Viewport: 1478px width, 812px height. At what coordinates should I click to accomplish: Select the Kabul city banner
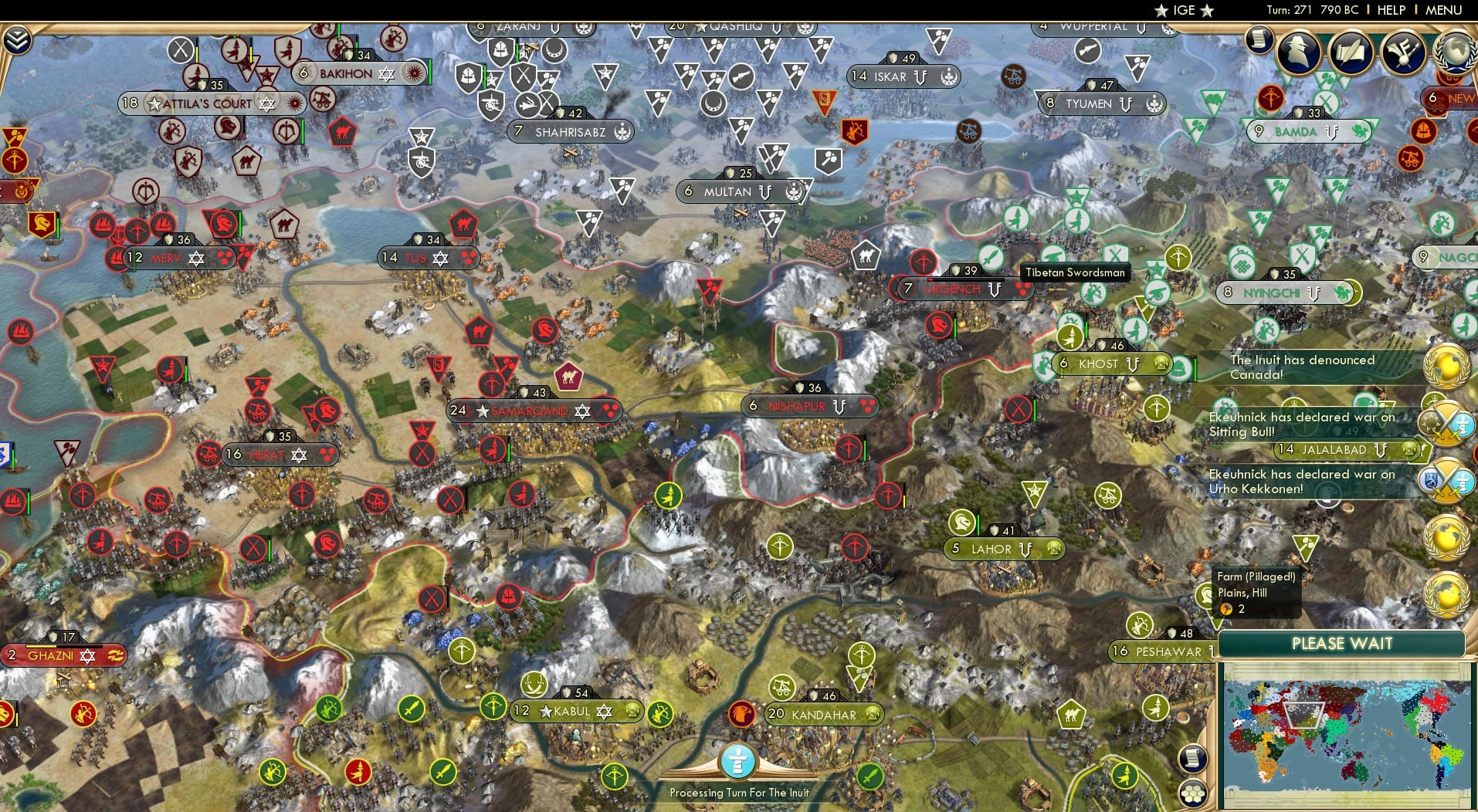tap(569, 711)
